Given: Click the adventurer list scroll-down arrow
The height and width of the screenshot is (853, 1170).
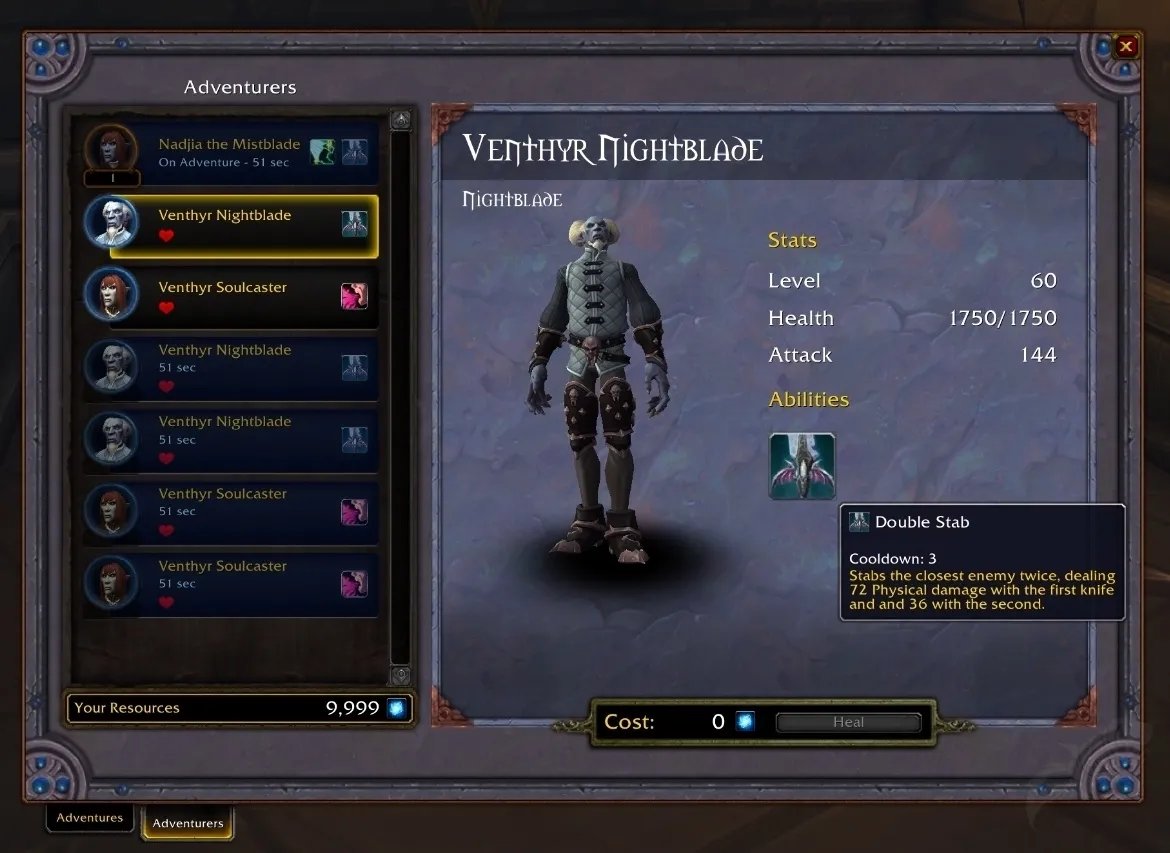Looking at the screenshot, I should [x=400, y=674].
